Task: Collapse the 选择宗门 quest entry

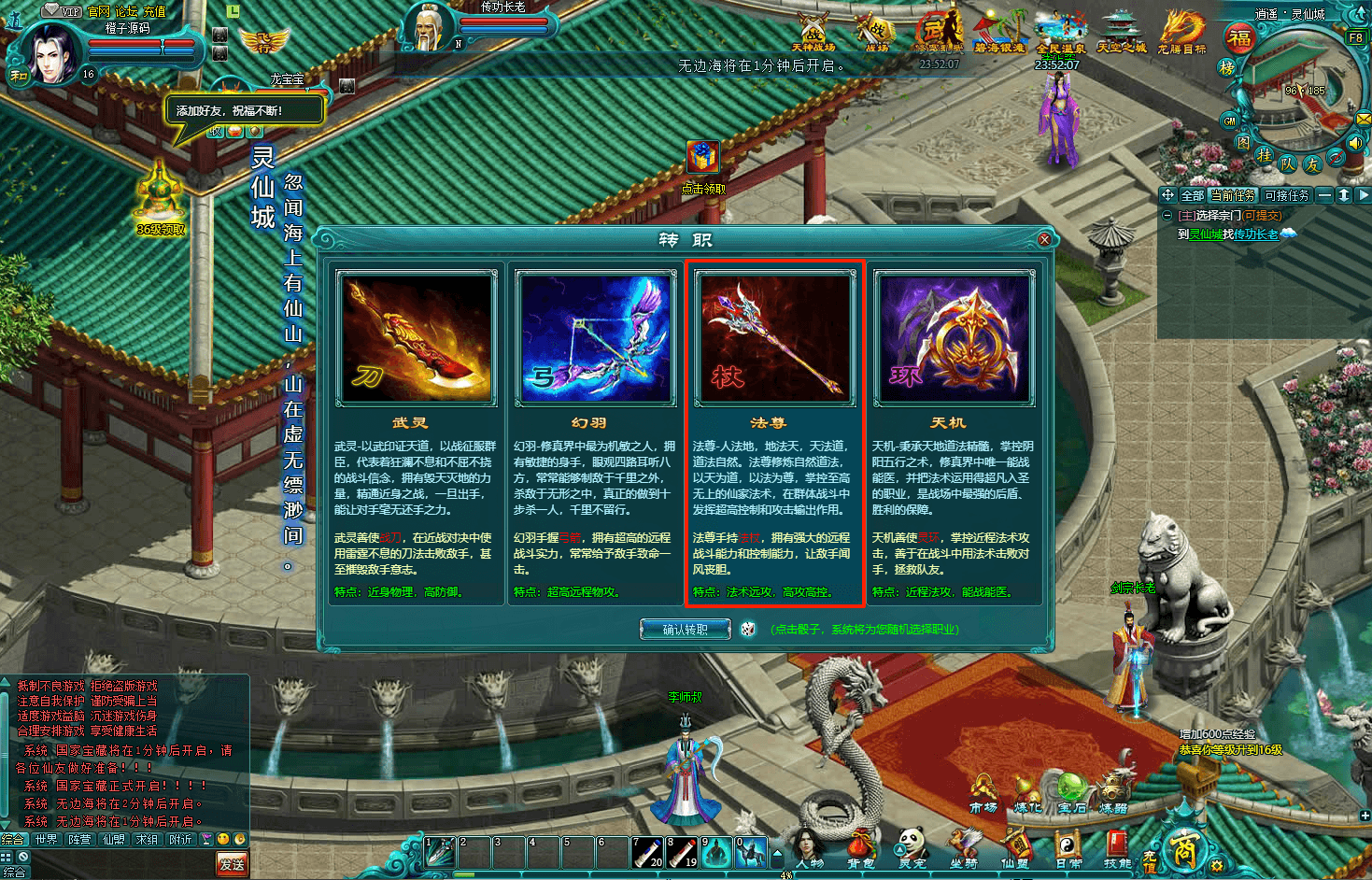Action: coord(1167,216)
